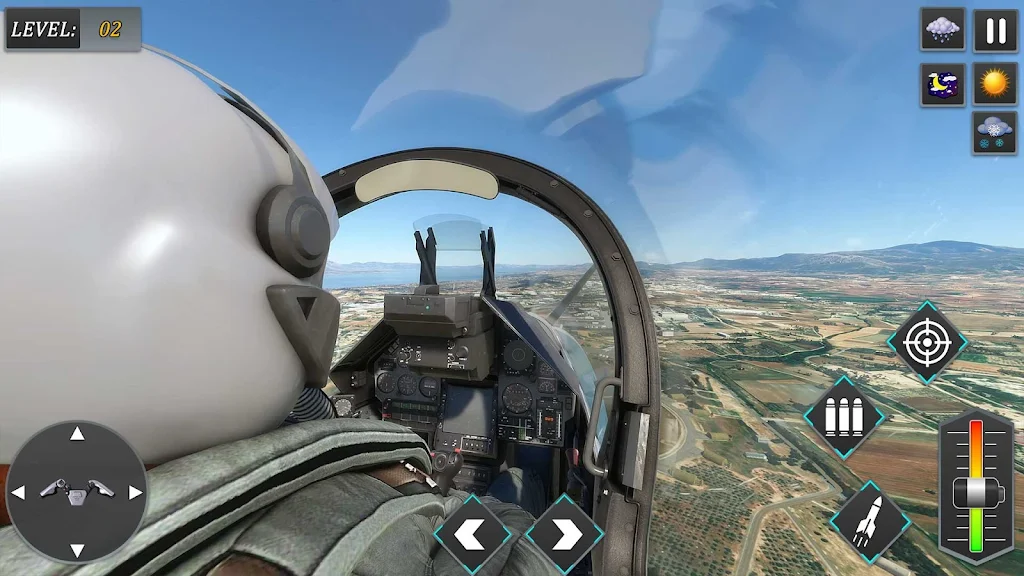Viewport: 1024px width, 576px height.
Task: Tap the left chevron steering button
Action: [472, 535]
